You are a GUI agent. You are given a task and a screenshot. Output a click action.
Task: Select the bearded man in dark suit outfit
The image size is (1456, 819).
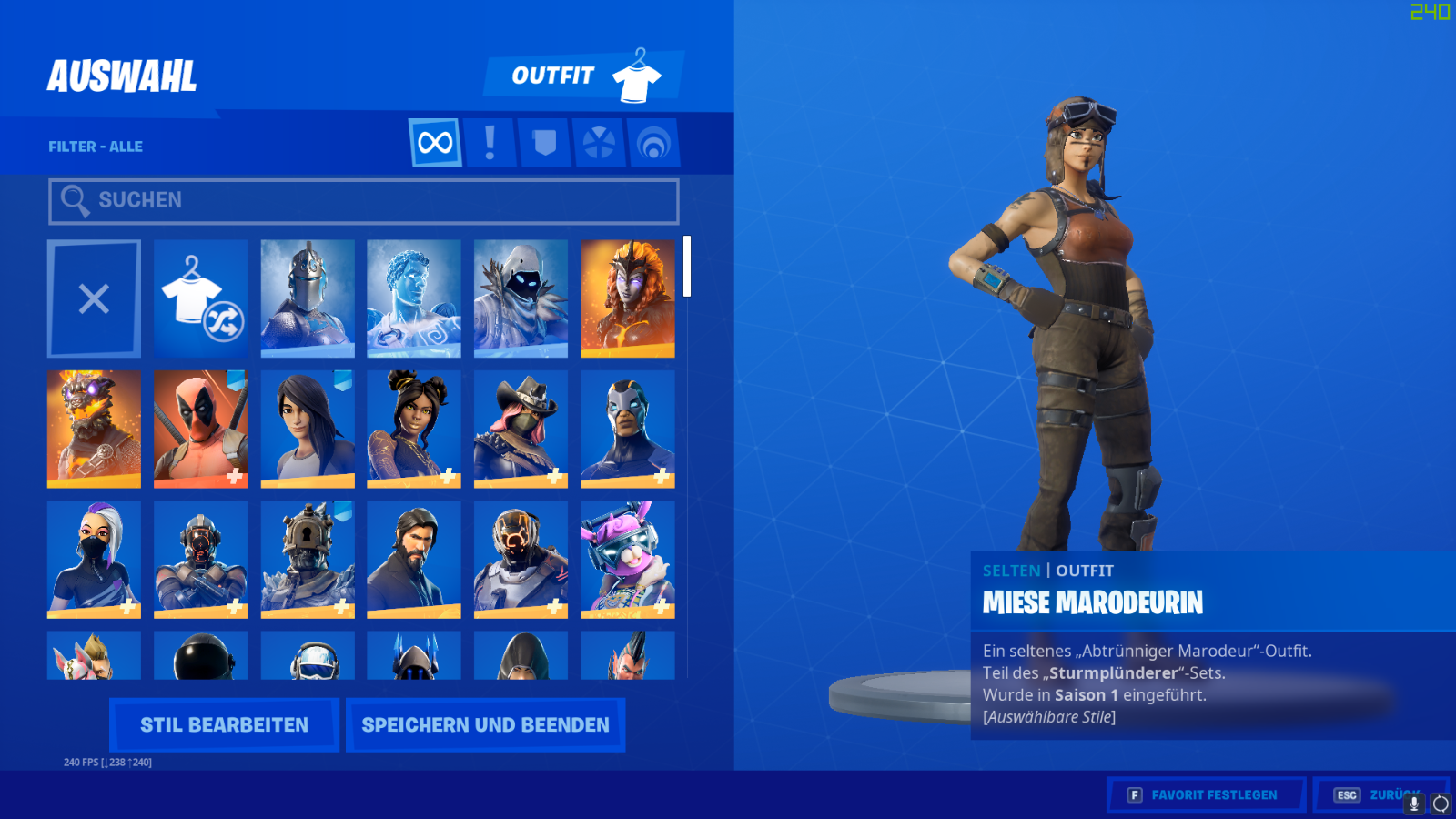pos(414,559)
